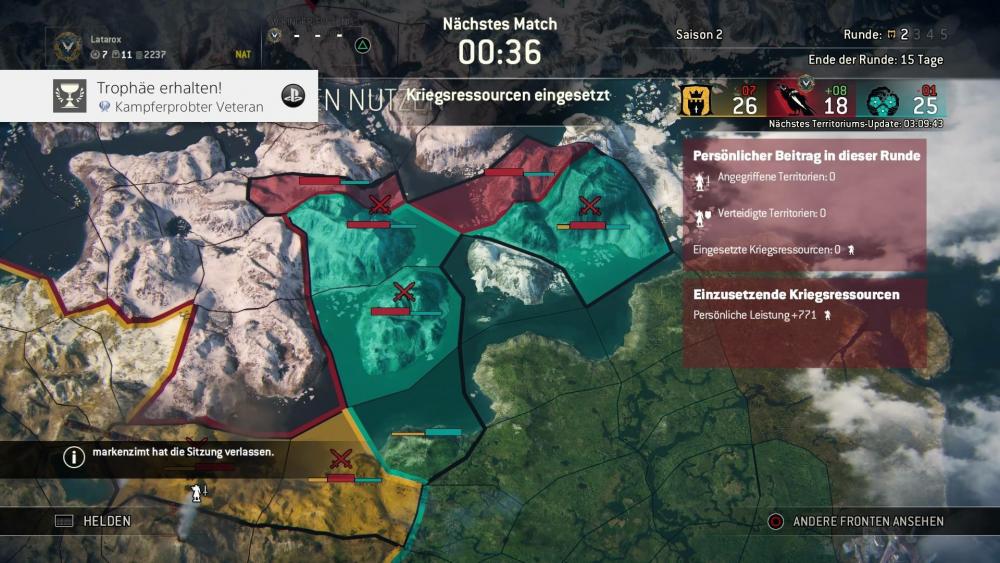
Task: Click the trophy cup icon
Action: (x=69, y=96)
